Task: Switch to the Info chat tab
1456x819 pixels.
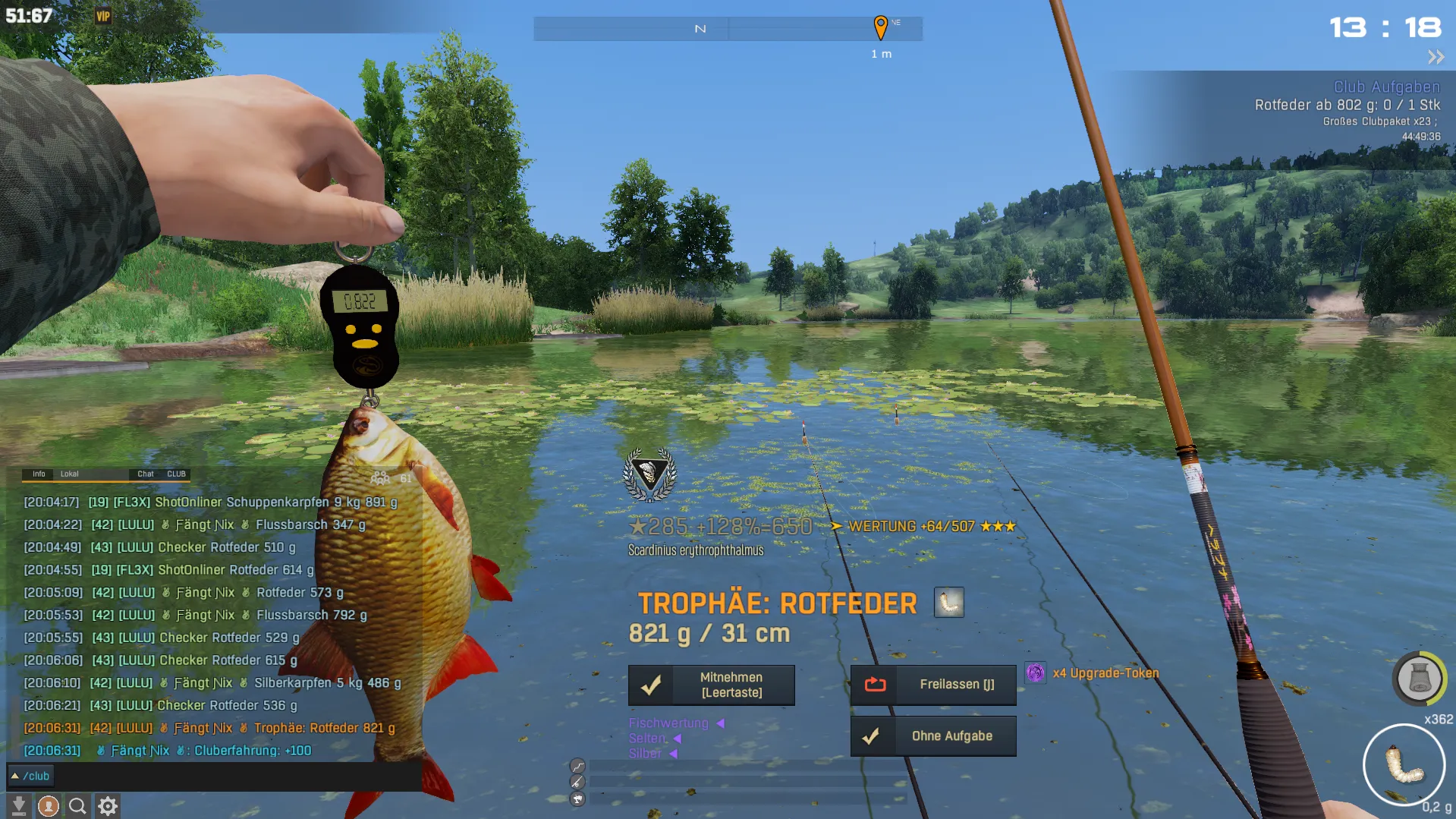Action: pyautogui.click(x=39, y=474)
